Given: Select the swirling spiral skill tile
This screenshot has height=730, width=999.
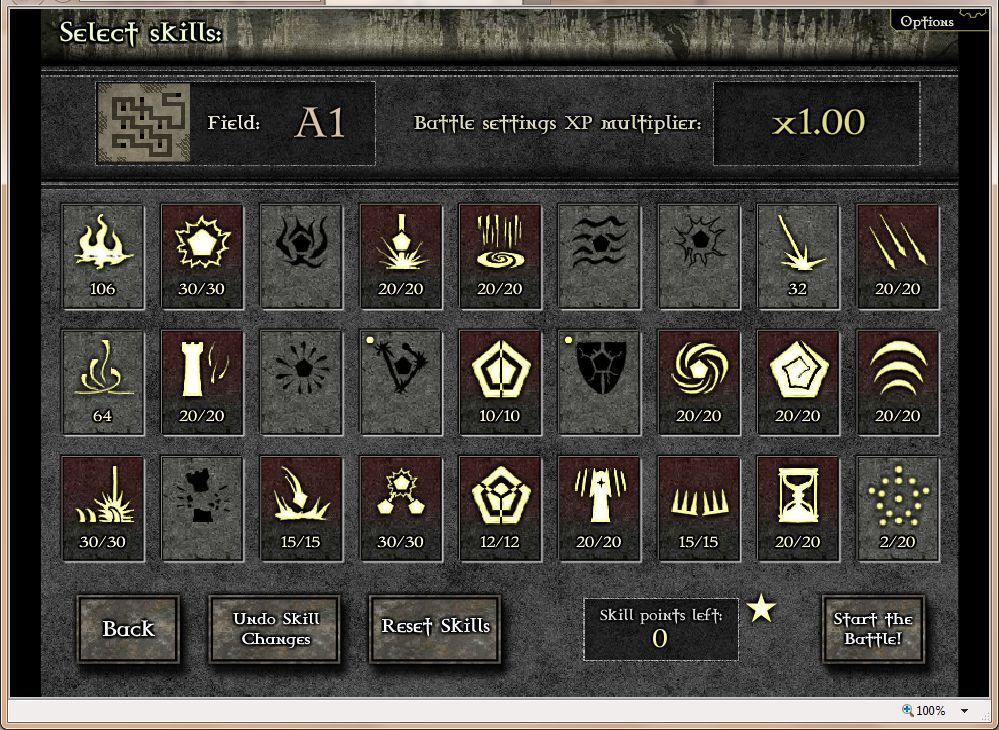Looking at the screenshot, I should 699,382.
